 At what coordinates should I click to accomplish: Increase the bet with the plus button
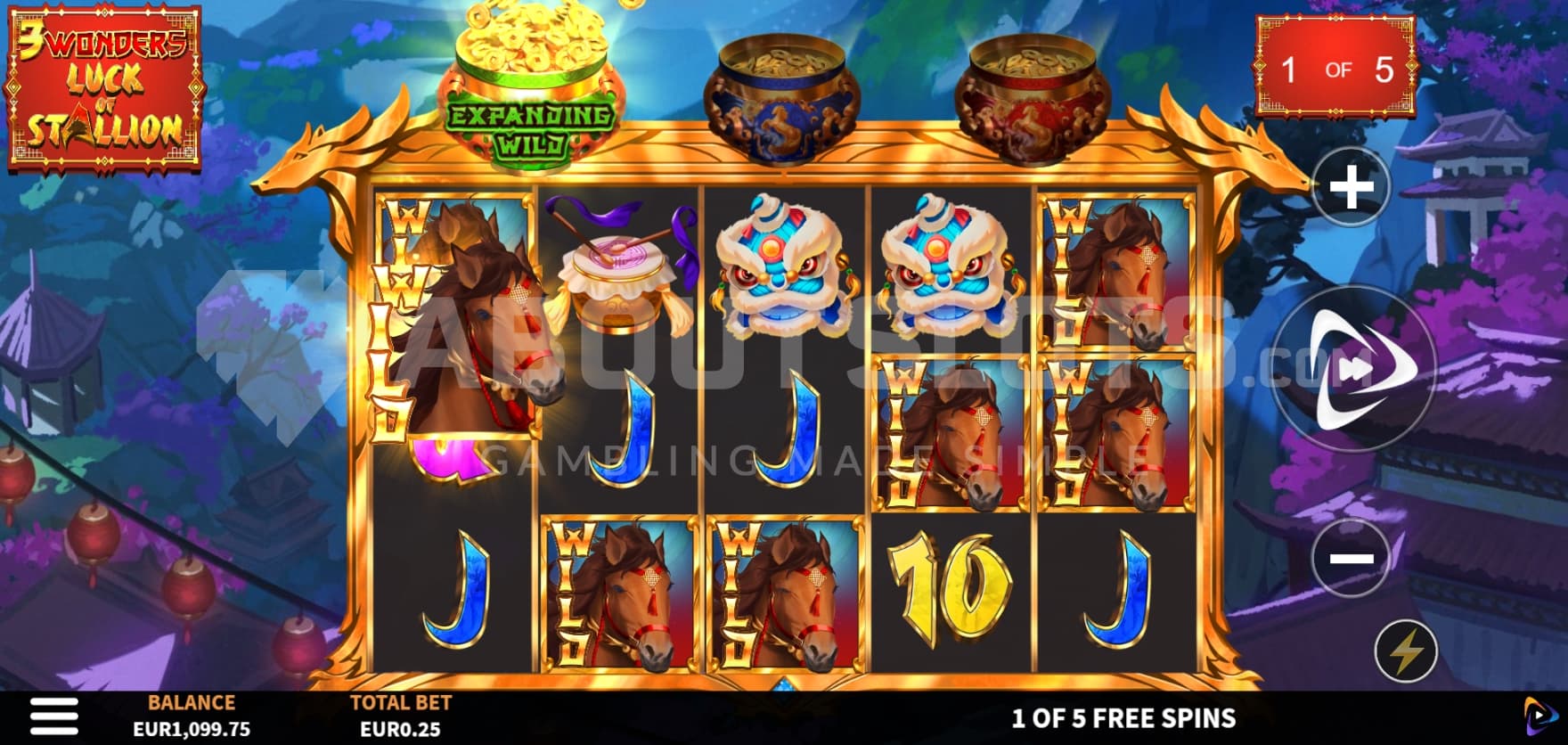click(x=1352, y=189)
